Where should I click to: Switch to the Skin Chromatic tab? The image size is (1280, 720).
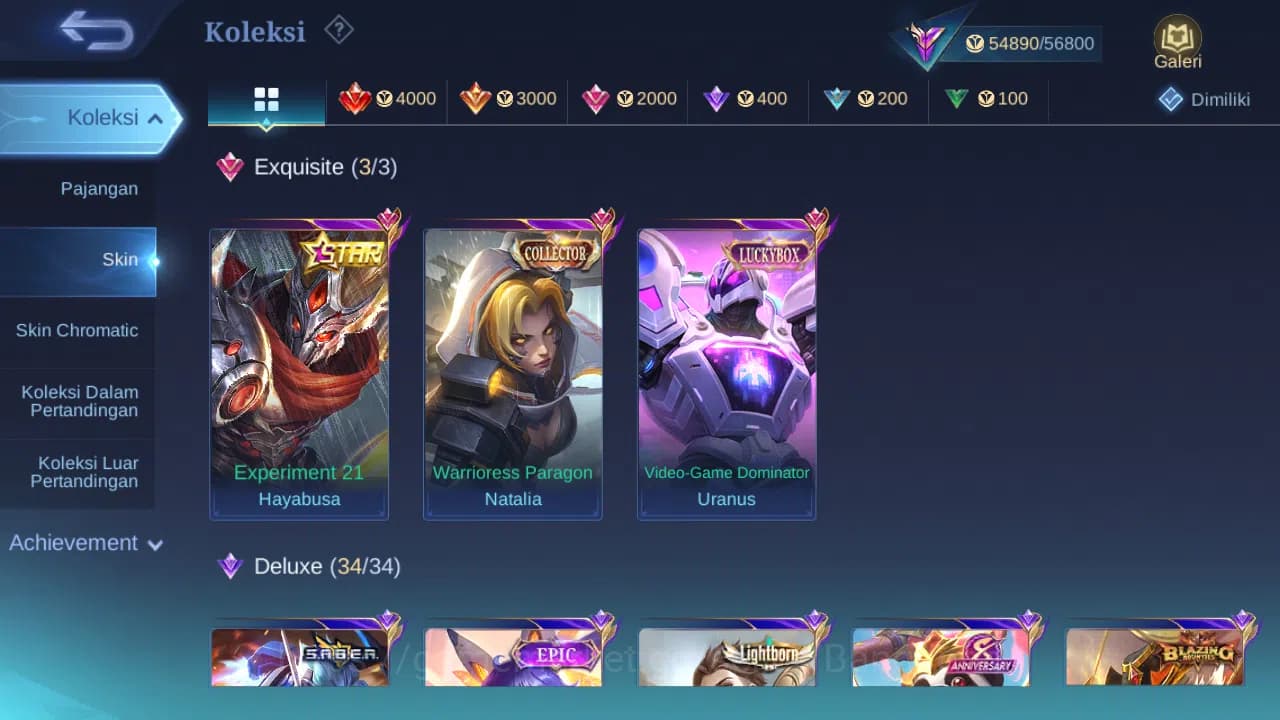click(78, 330)
